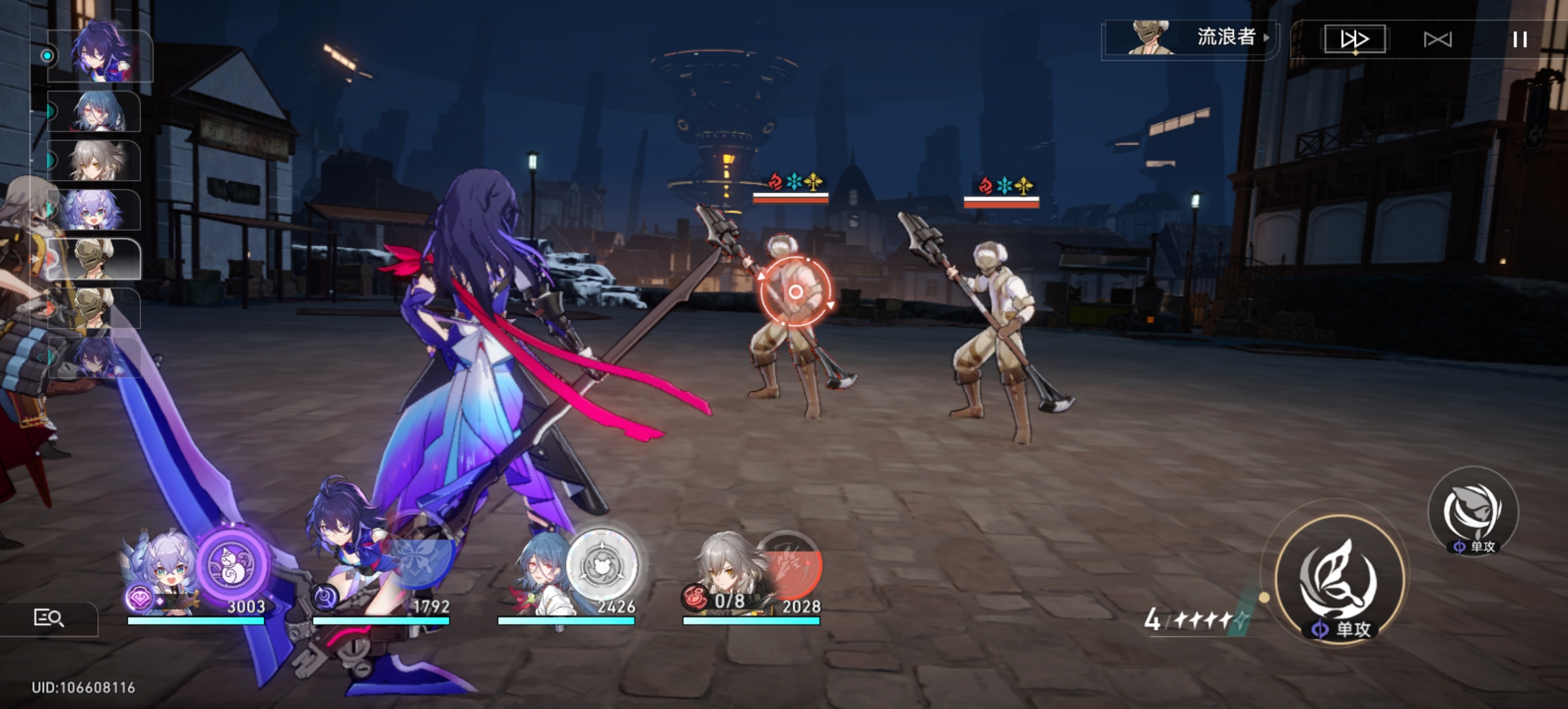Activate the Trailblazer's red ultimate icon
This screenshot has width=1568, height=709.
click(788, 563)
